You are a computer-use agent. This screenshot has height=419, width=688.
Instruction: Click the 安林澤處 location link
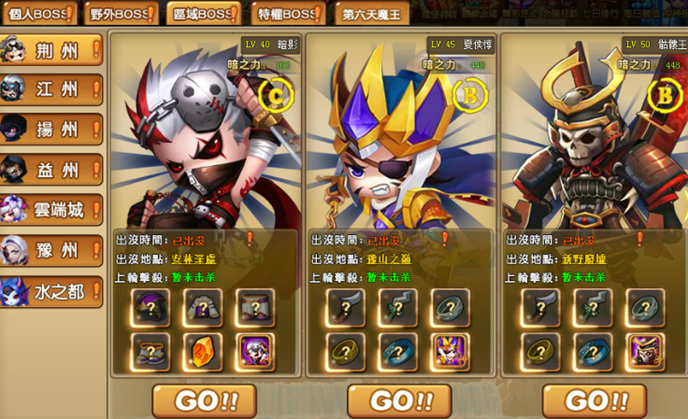coord(194,260)
